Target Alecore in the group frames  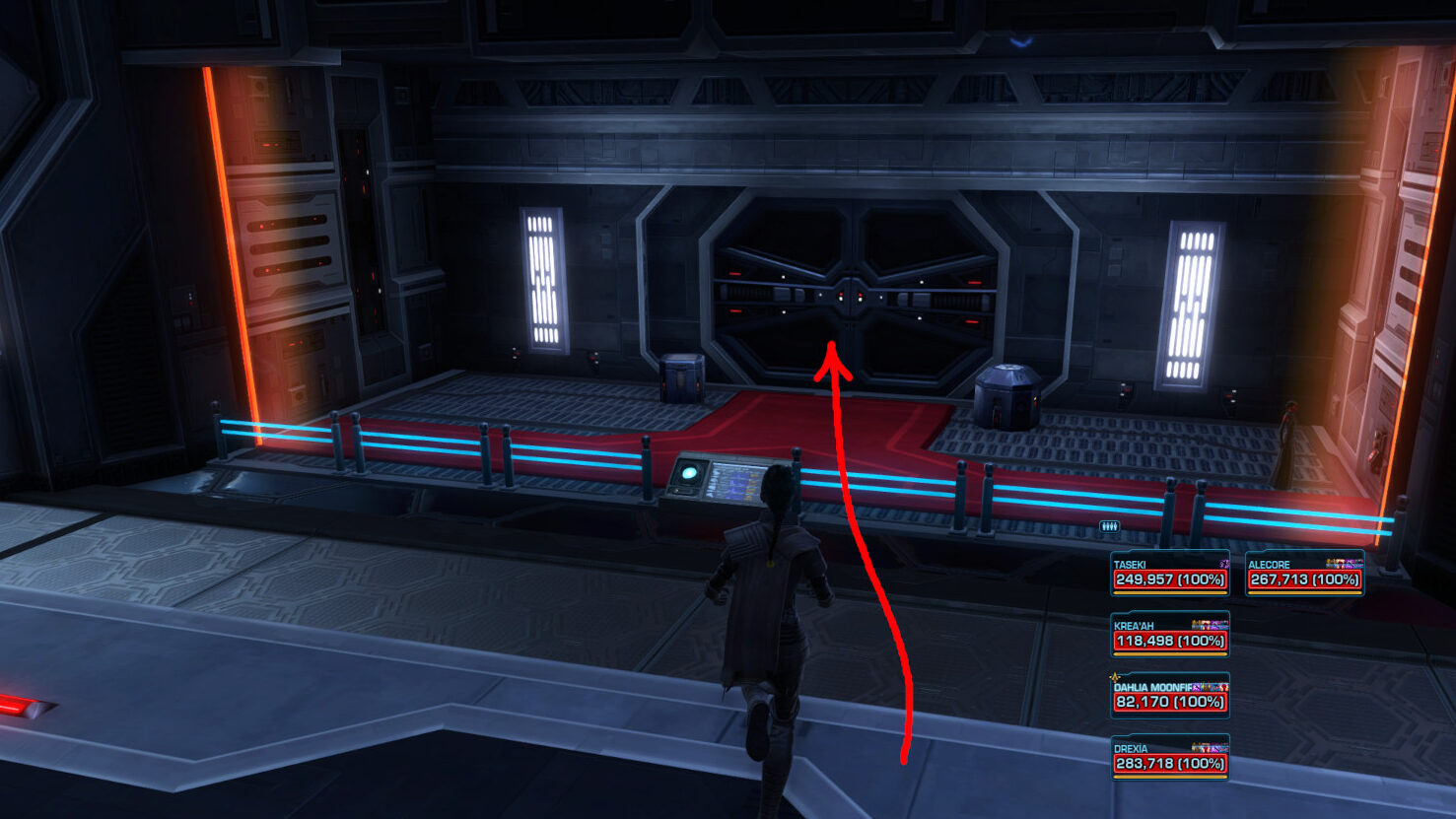(1304, 574)
